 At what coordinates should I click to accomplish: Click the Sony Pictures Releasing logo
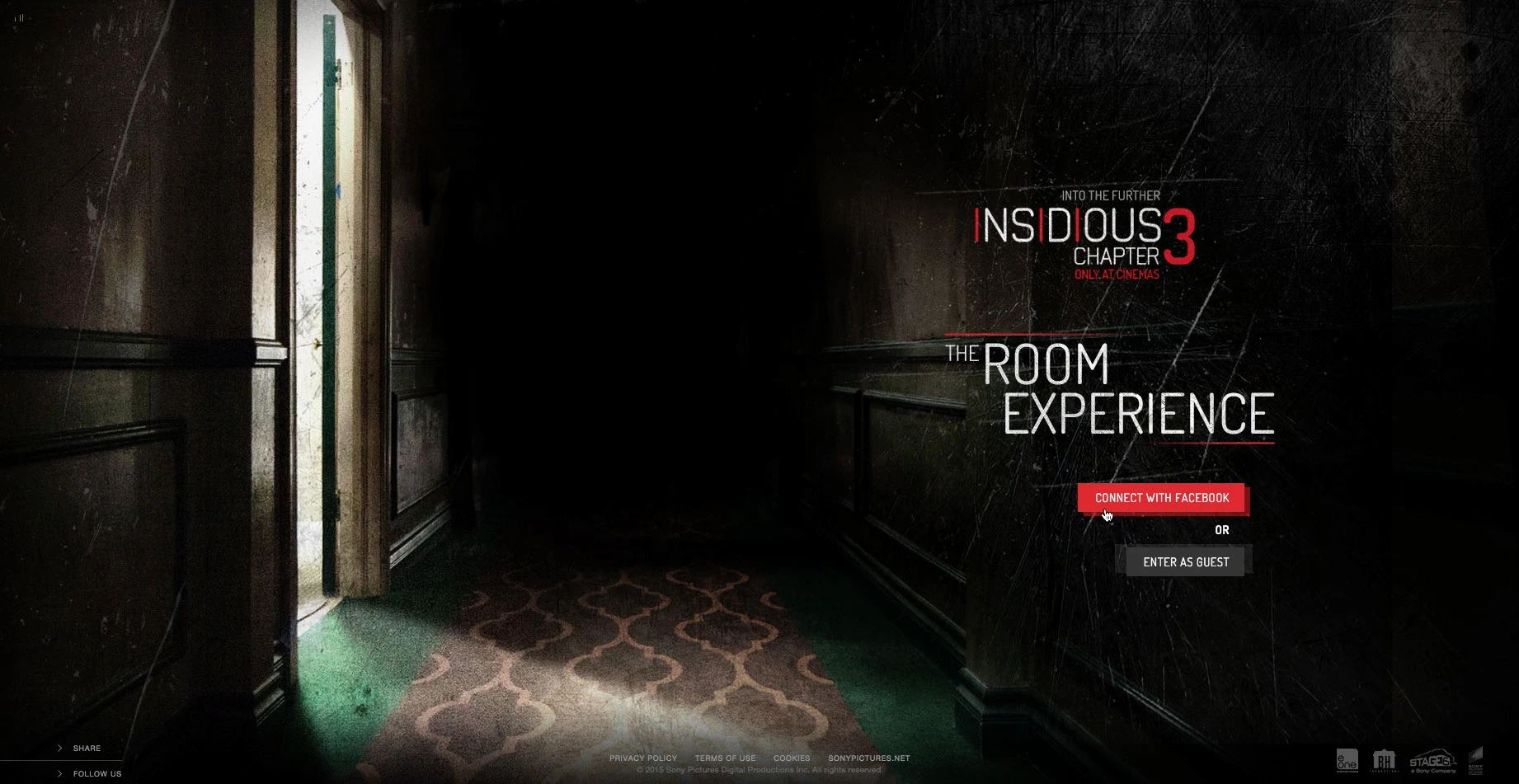tap(1476, 760)
